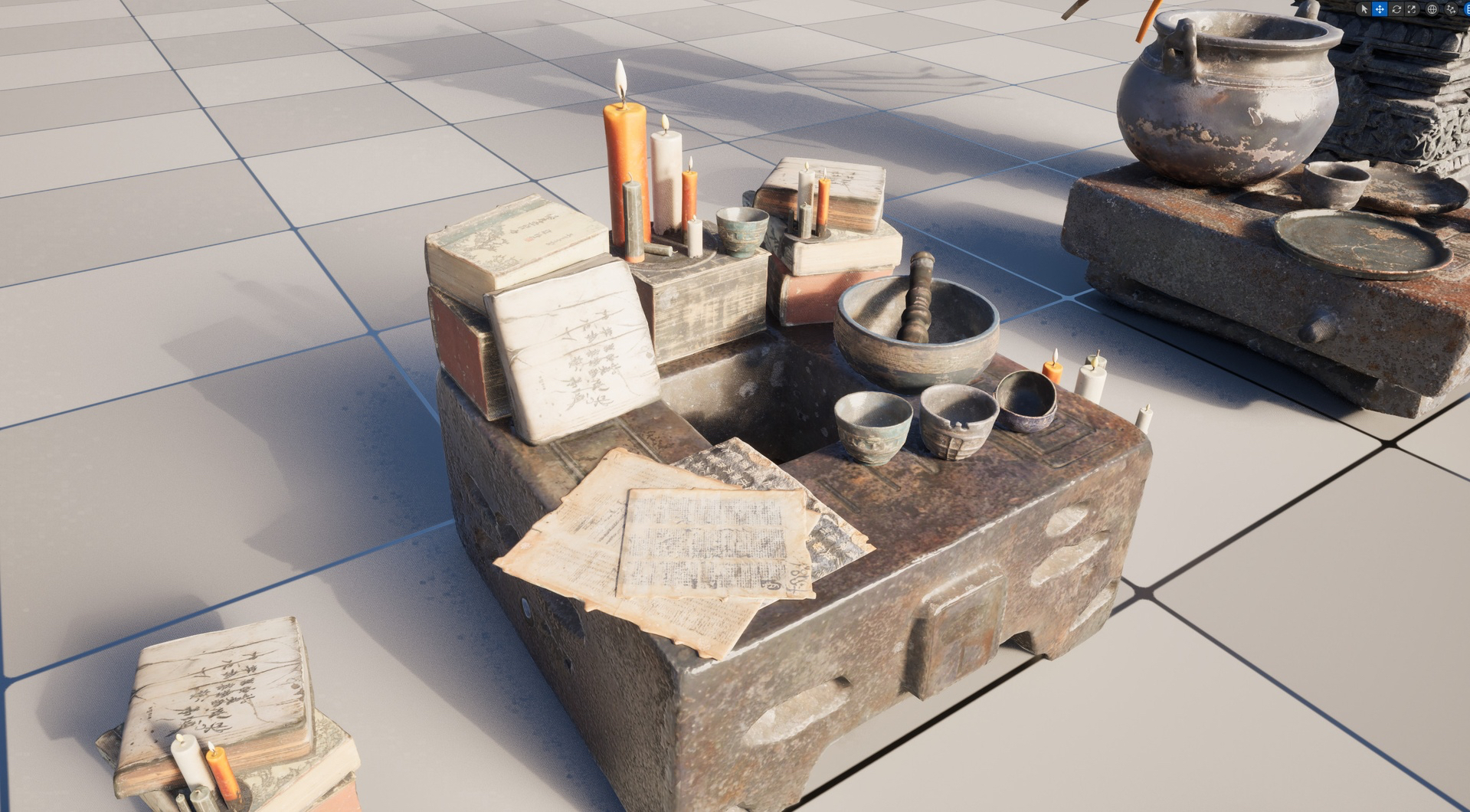The width and height of the screenshot is (1470, 812).
Task: Toggle world/local space with the globe icon
Action: click(1432, 8)
